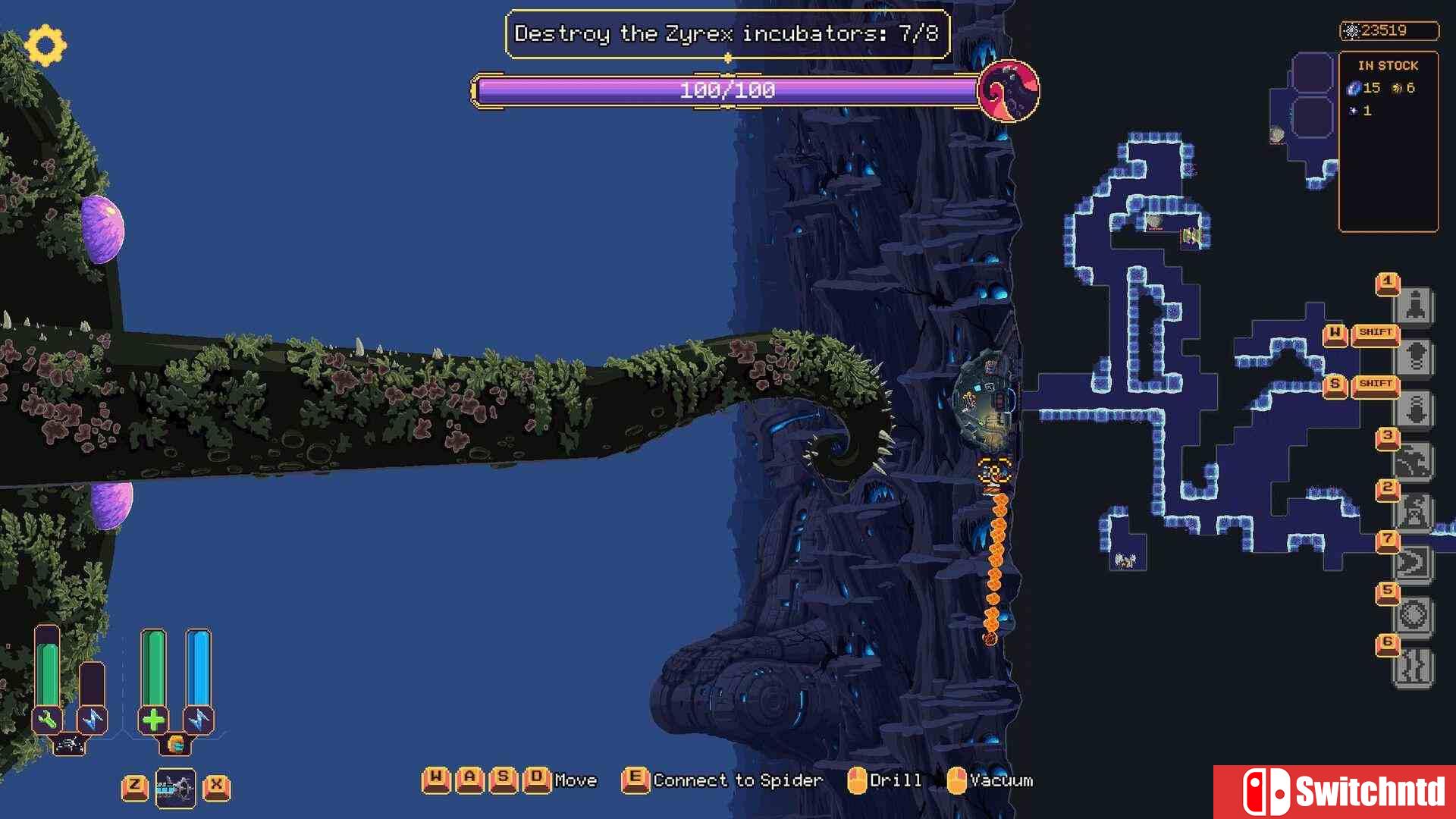Activate the rocket ability icon
Image resolution: width=1456 pixels, height=819 pixels.
1415,306
